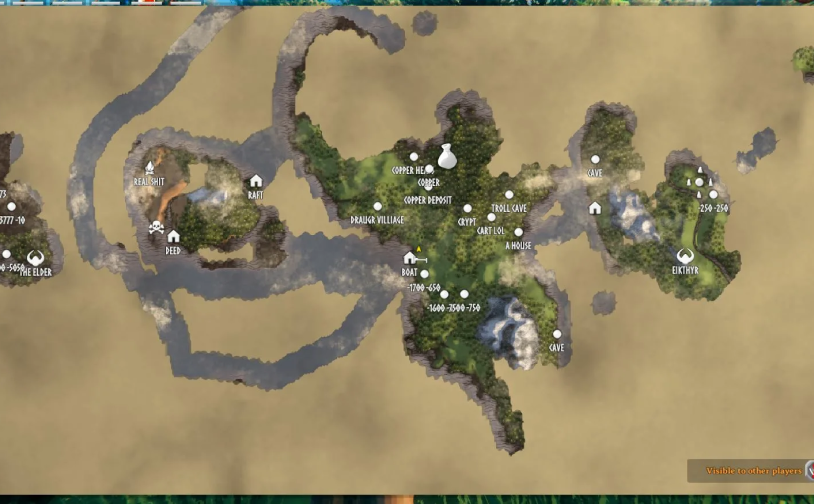Viewport: 814px width, 504px height.
Task: Click the A House map pin
Action: (518, 233)
